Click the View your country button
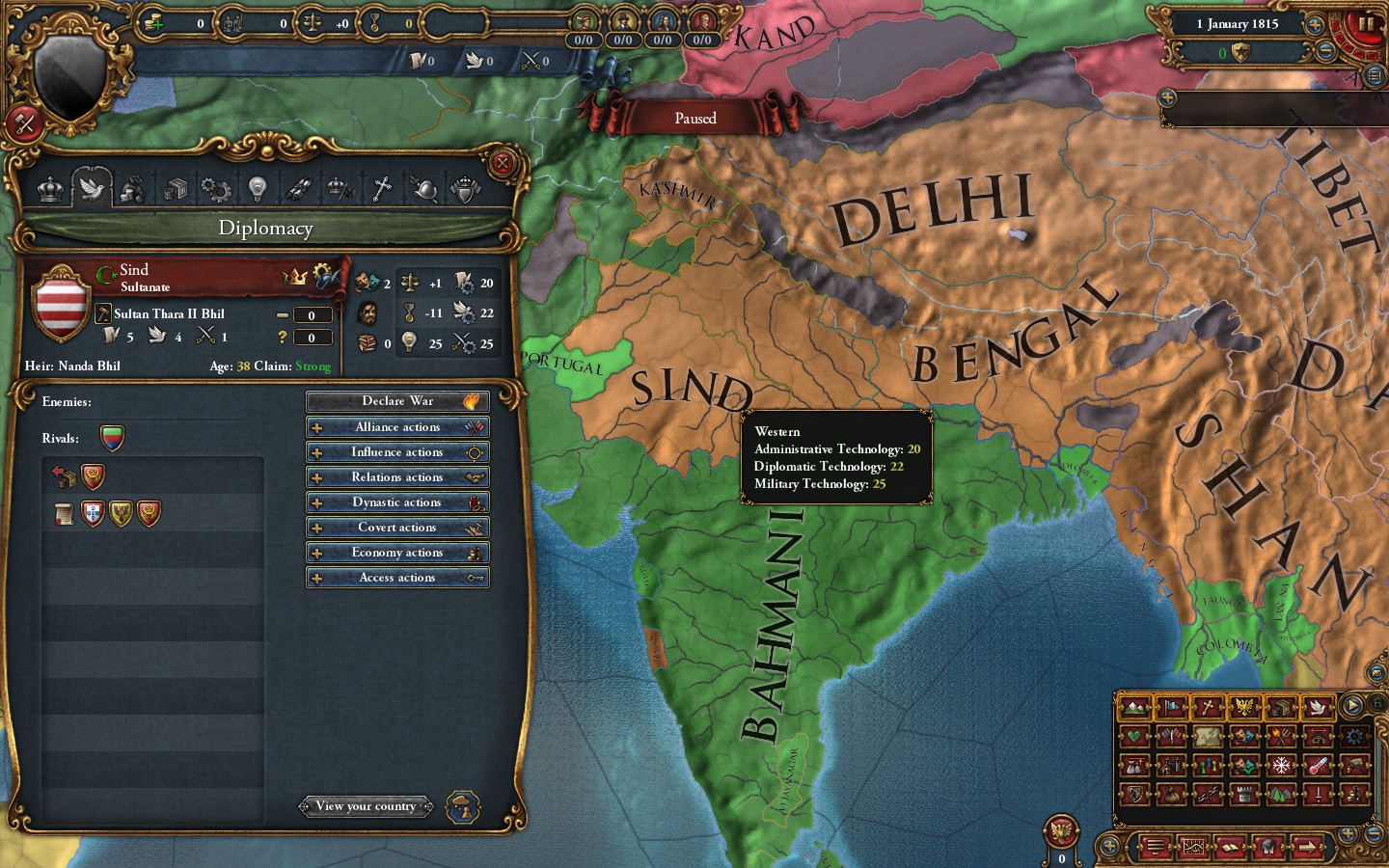The image size is (1389, 868). click(x=367, y=806)
